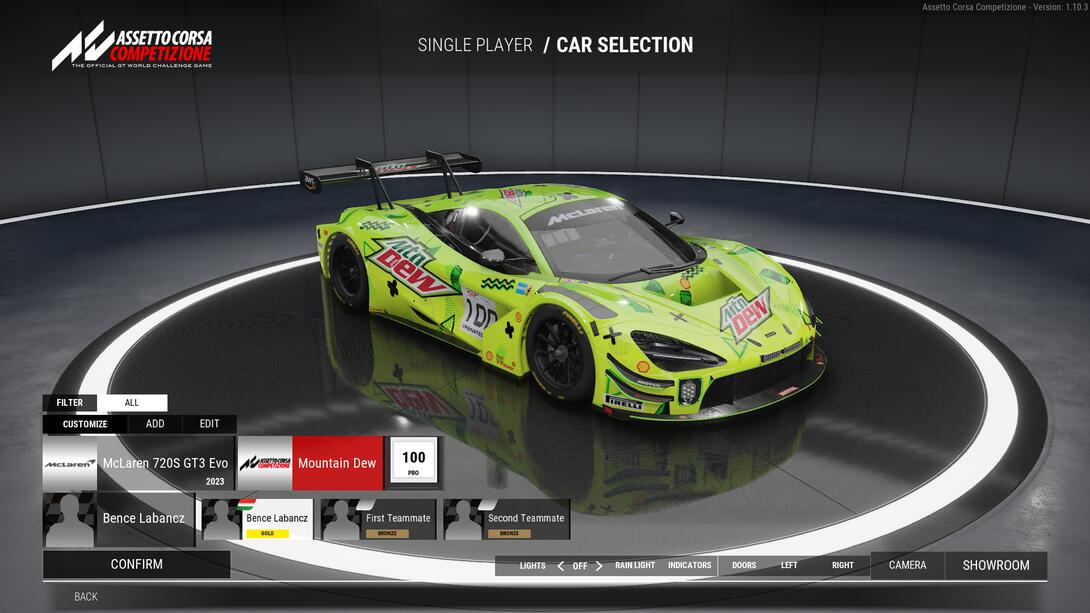Open the Left door

(x=789, y=566)
